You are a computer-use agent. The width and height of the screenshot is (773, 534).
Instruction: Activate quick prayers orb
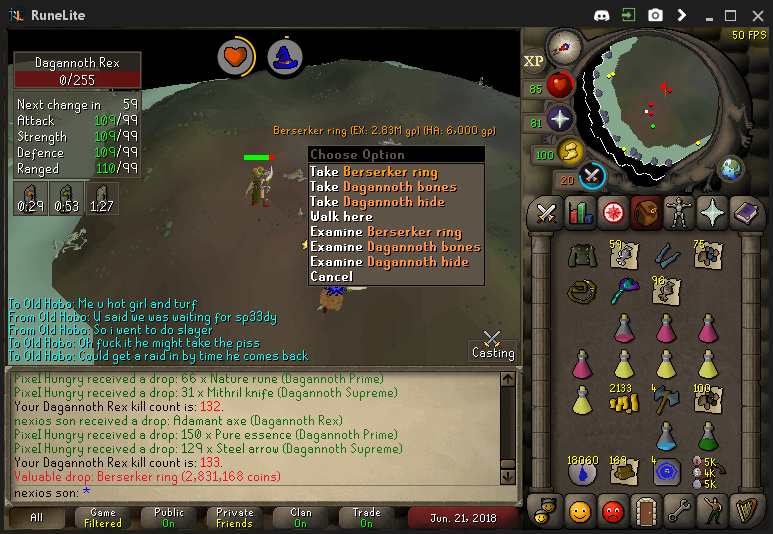coord(559,120)
